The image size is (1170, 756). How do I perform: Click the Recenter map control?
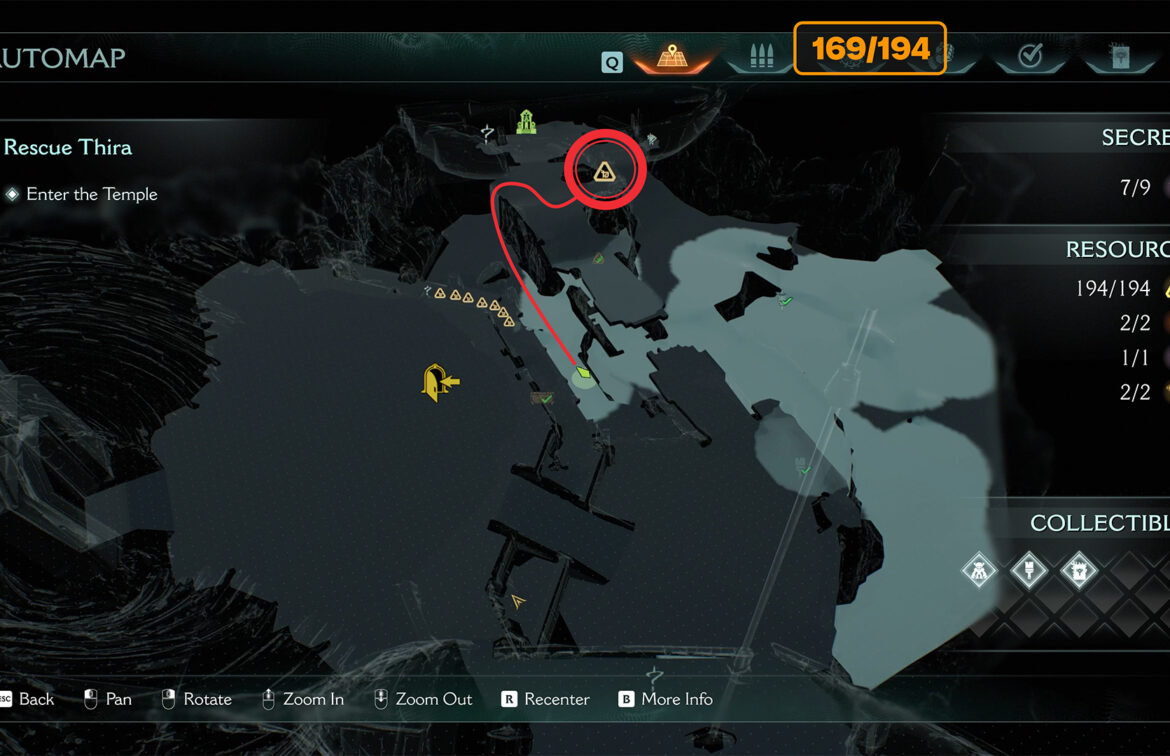pos(546,699)
